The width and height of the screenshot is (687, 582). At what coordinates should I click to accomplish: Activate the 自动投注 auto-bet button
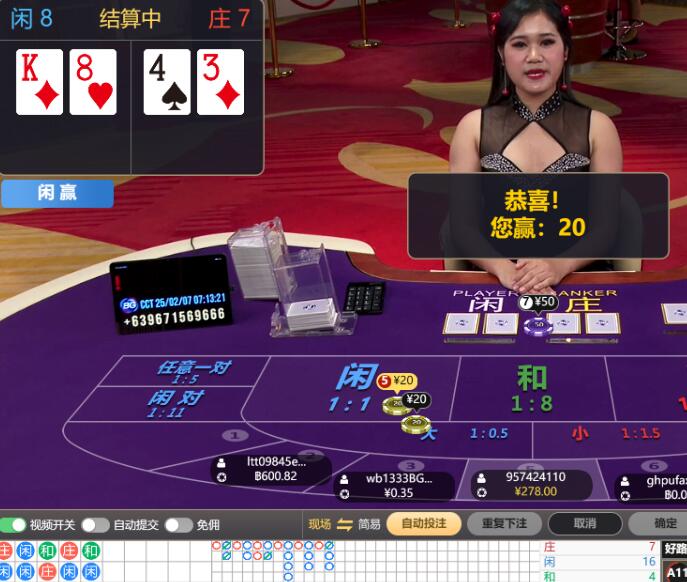(x=423, y=524)
